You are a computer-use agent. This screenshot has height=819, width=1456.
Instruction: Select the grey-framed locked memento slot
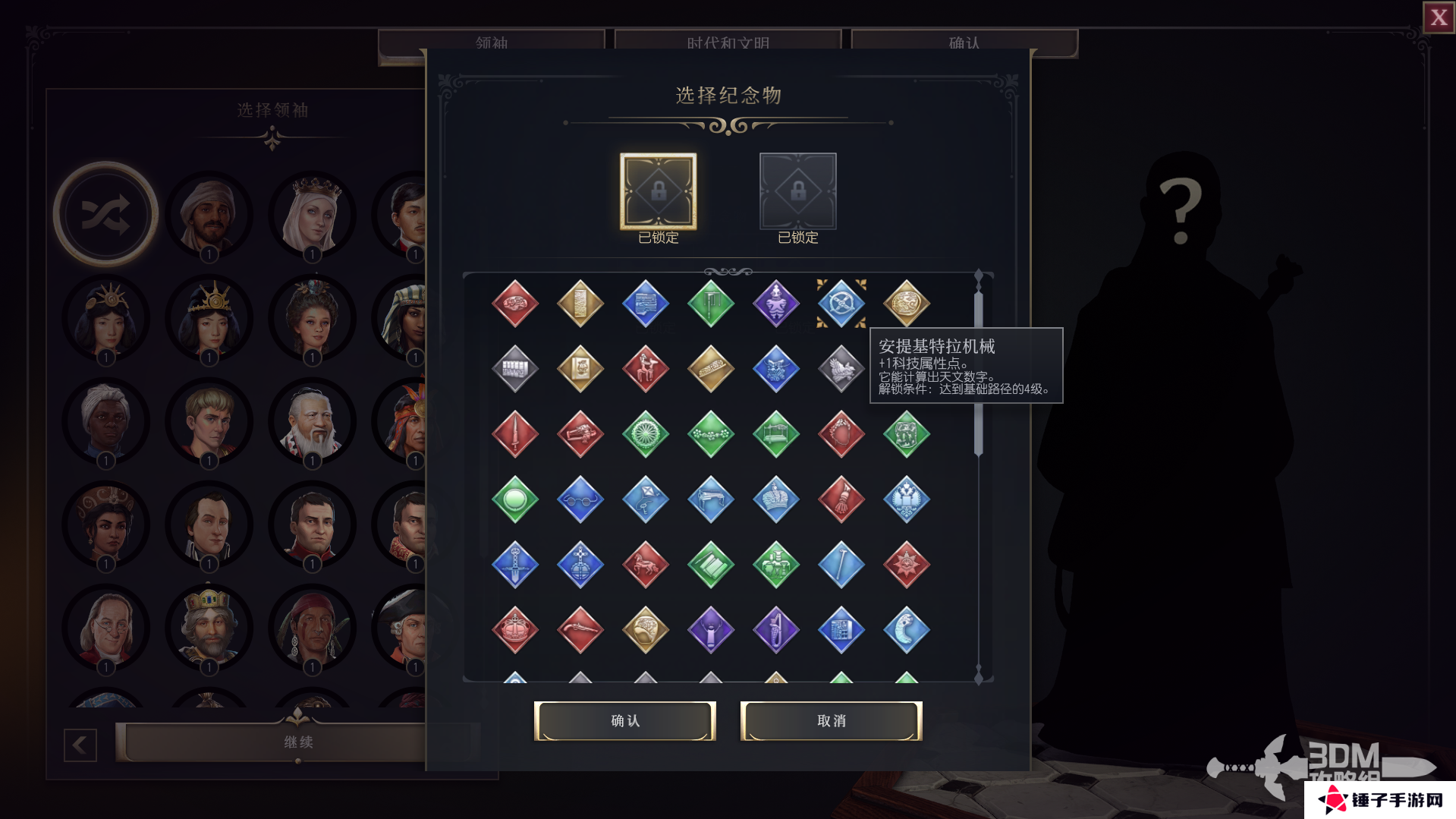coord(797,191)
